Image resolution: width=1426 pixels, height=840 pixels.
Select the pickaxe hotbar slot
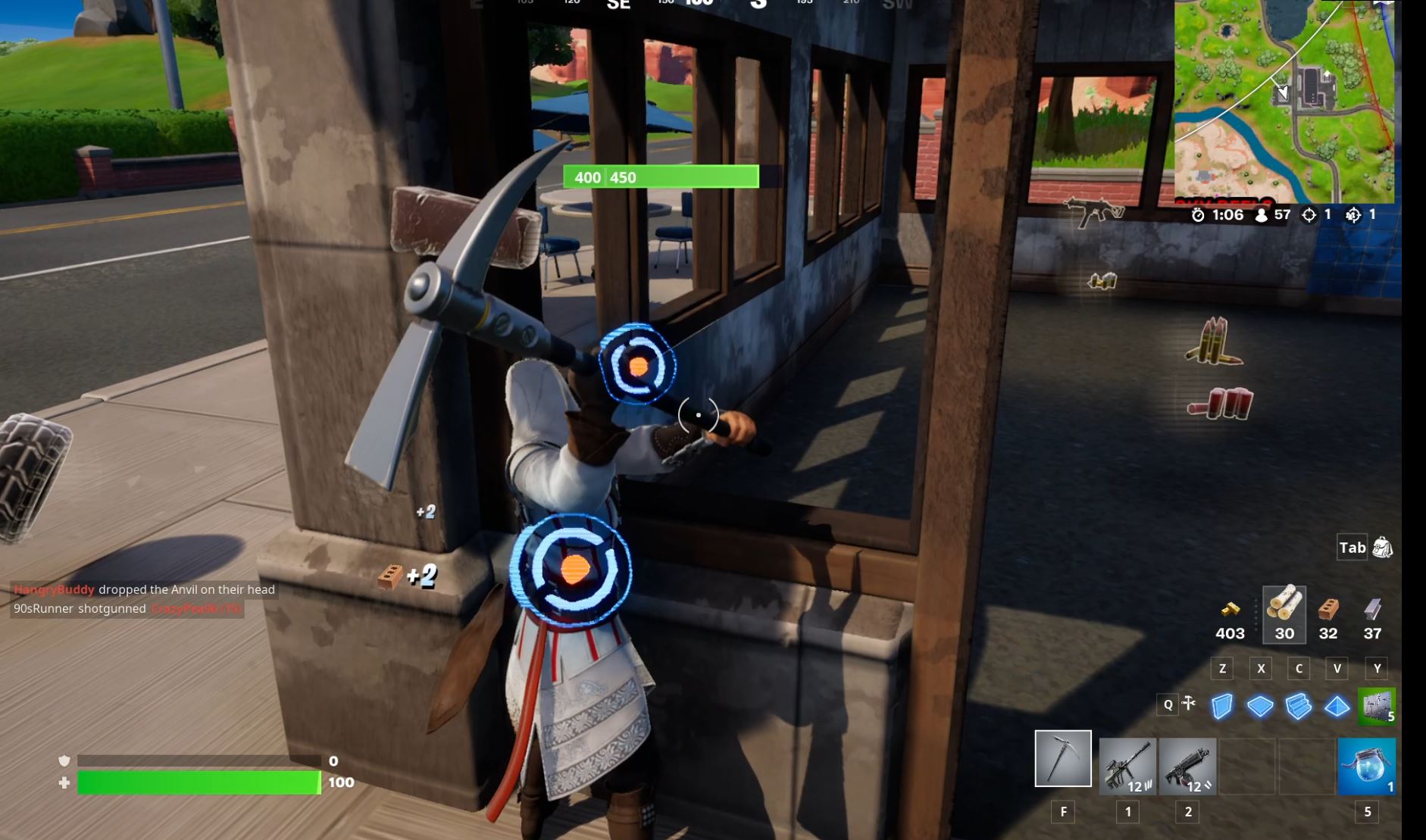point(1063,758)
